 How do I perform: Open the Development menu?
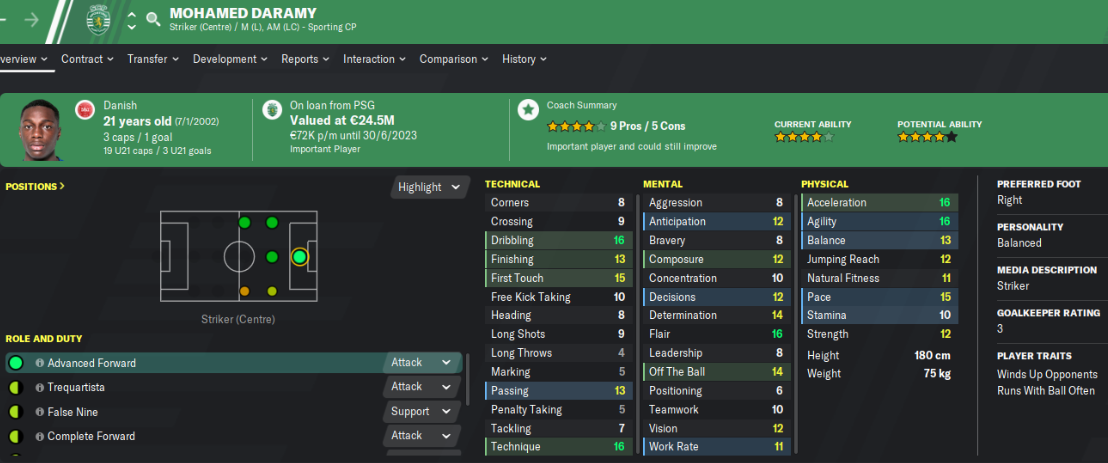(x=229, y=59)
